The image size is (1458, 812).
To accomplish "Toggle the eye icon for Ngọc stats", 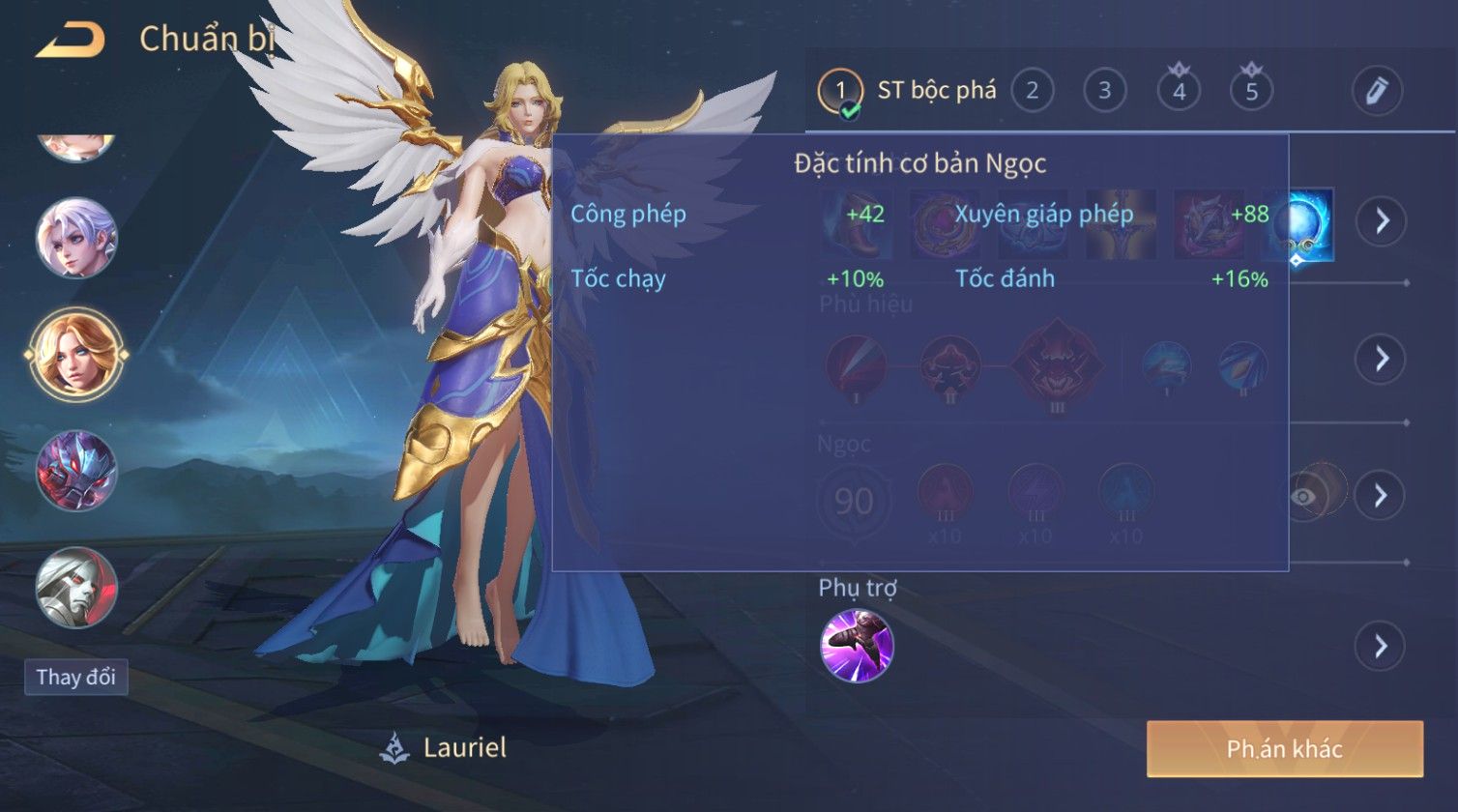I will (1304, 496).
